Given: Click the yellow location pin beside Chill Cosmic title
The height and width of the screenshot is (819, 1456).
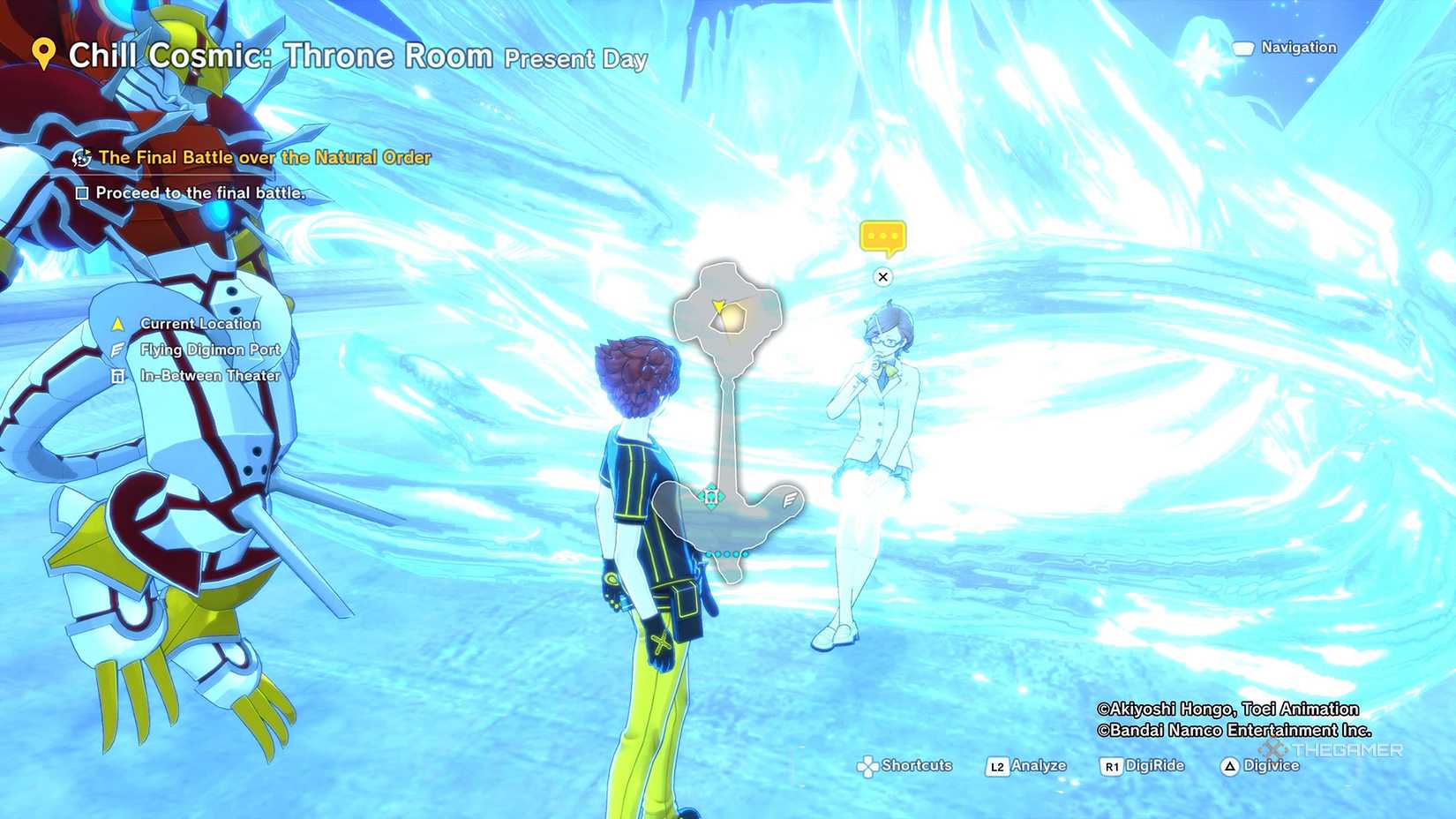Looking at the screenshot, I should tap(42, 53).
